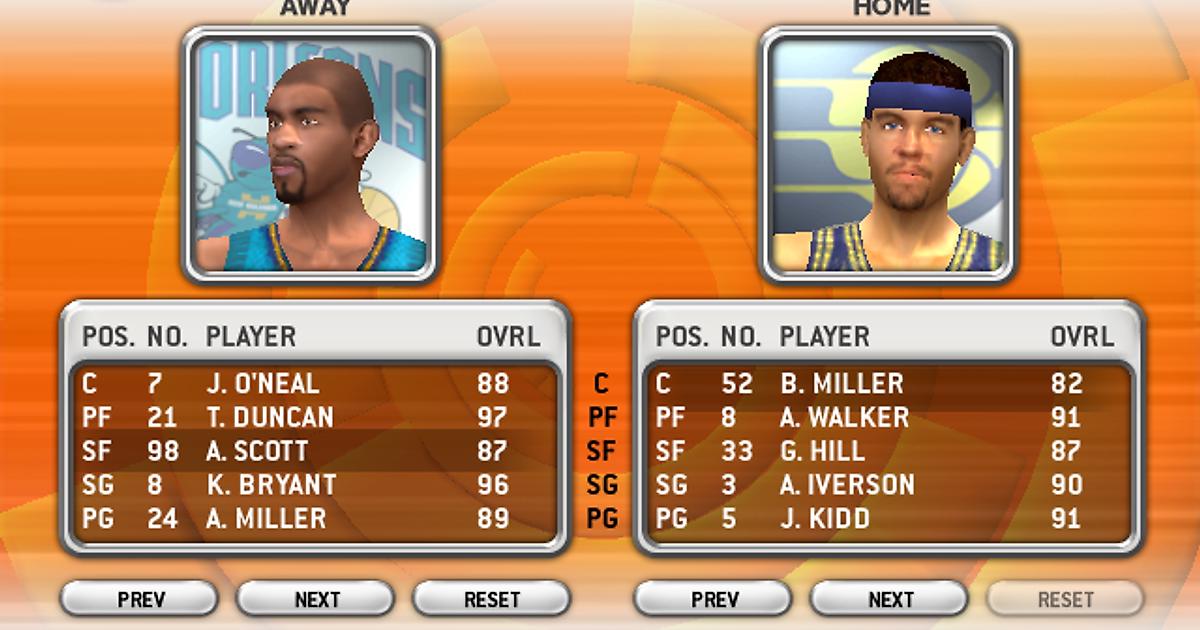Image resolution: width=1200 pixels, height=630 pixels.
Task: Click the away team NEXT button
Action: pos(316,599)
